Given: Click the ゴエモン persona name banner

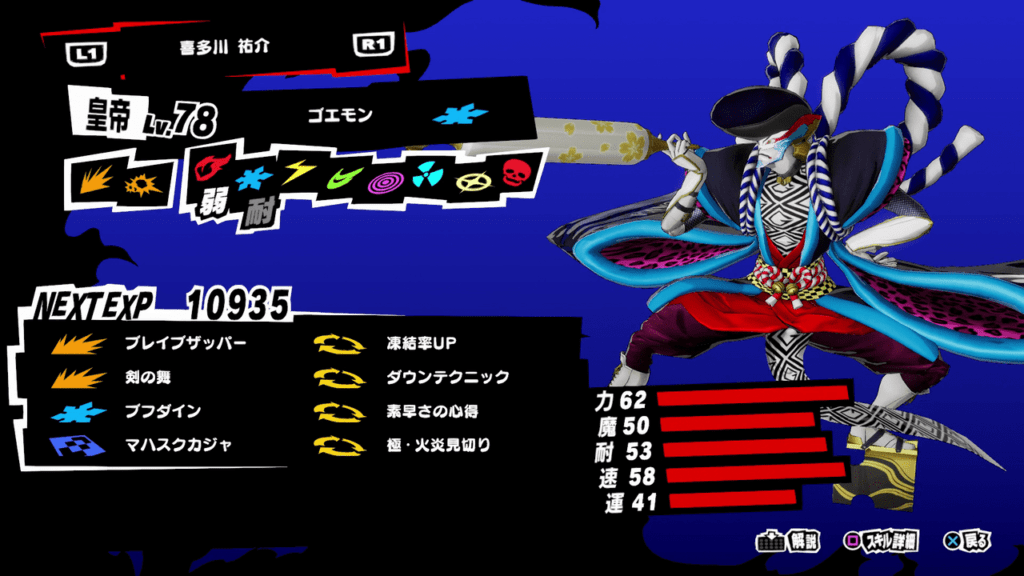Looking at the screenshot, I should pos(340,115).
